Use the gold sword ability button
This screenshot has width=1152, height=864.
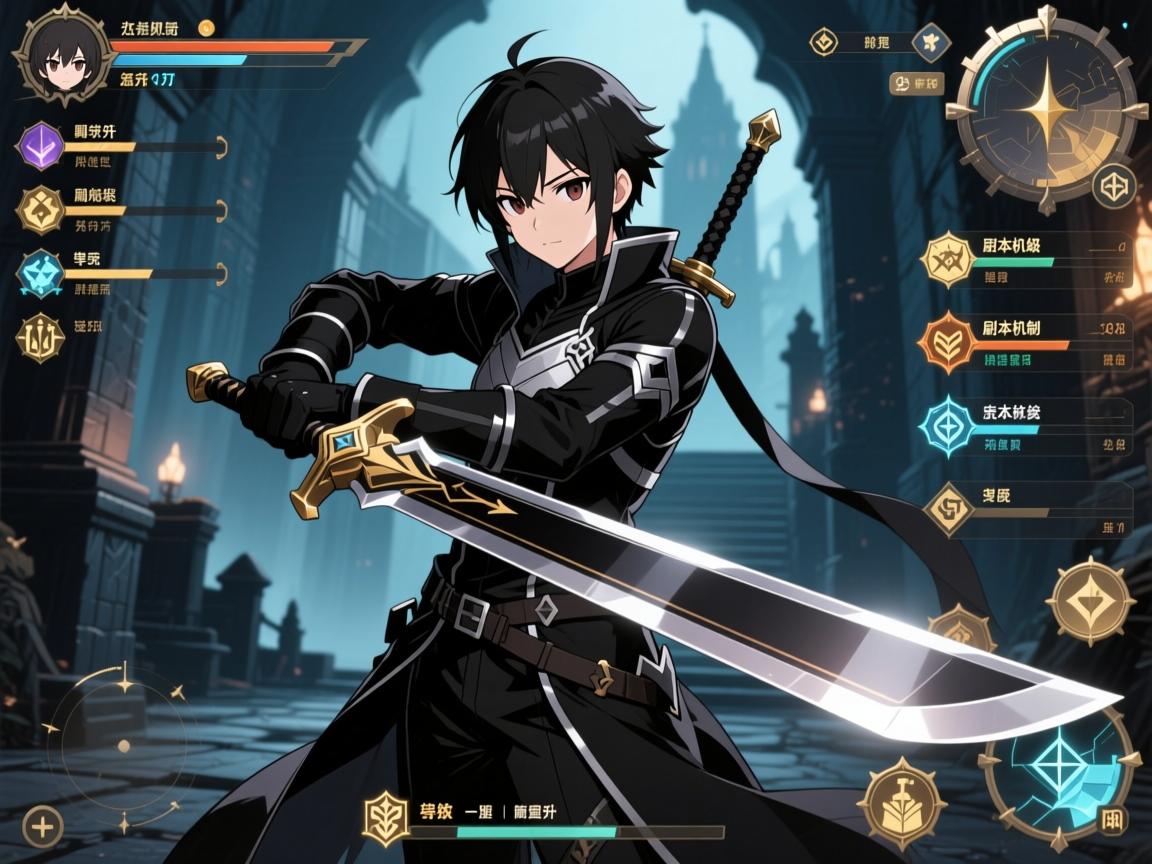click(902, 802)
